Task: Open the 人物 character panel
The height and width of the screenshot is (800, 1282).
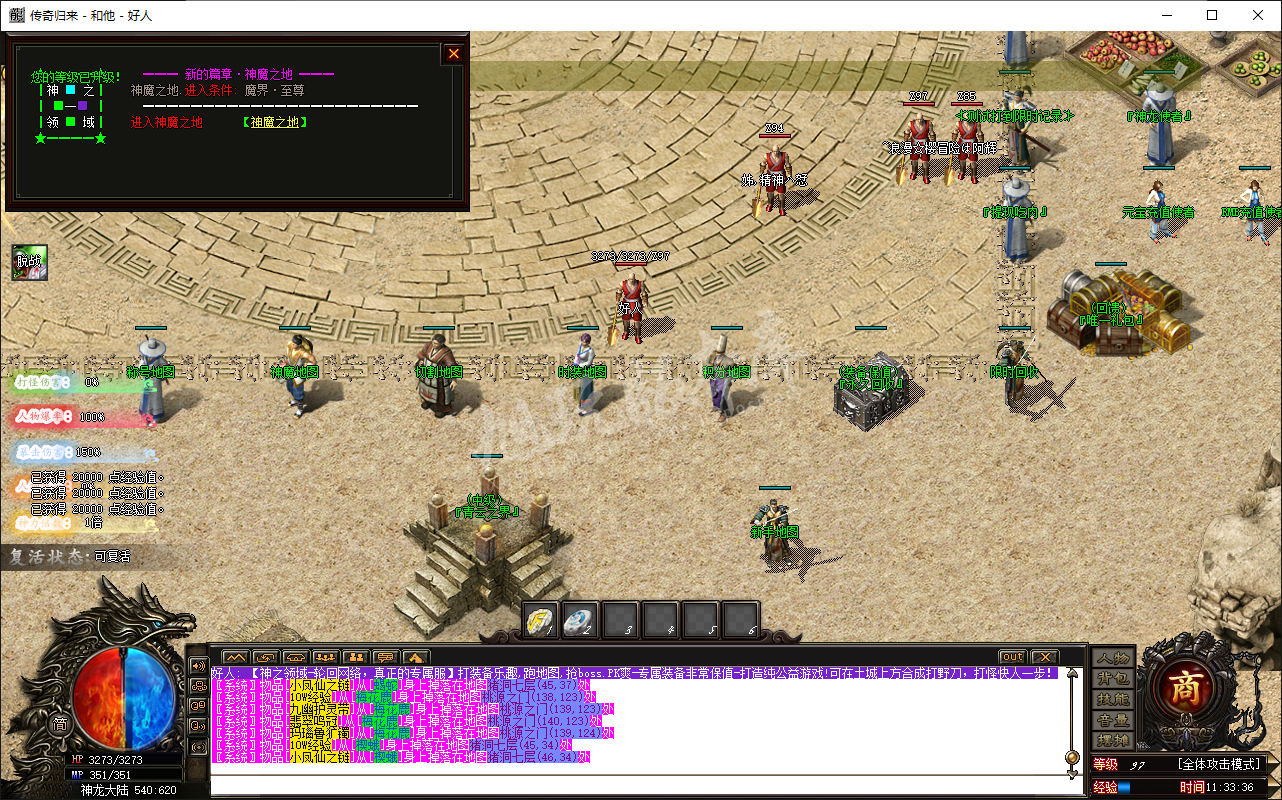Action: (1112, 658)
